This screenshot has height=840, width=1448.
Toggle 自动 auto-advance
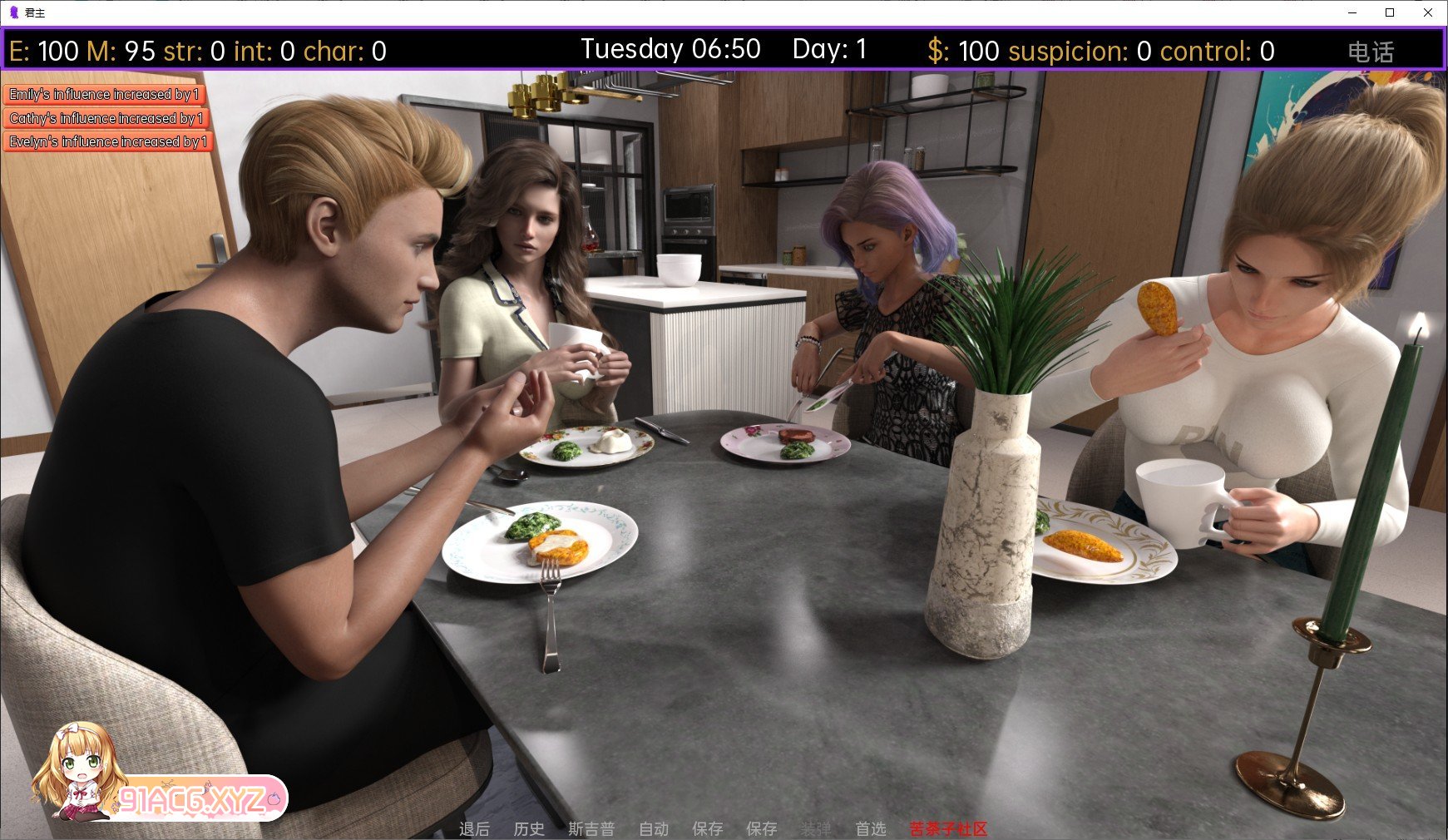coord(654,828)
